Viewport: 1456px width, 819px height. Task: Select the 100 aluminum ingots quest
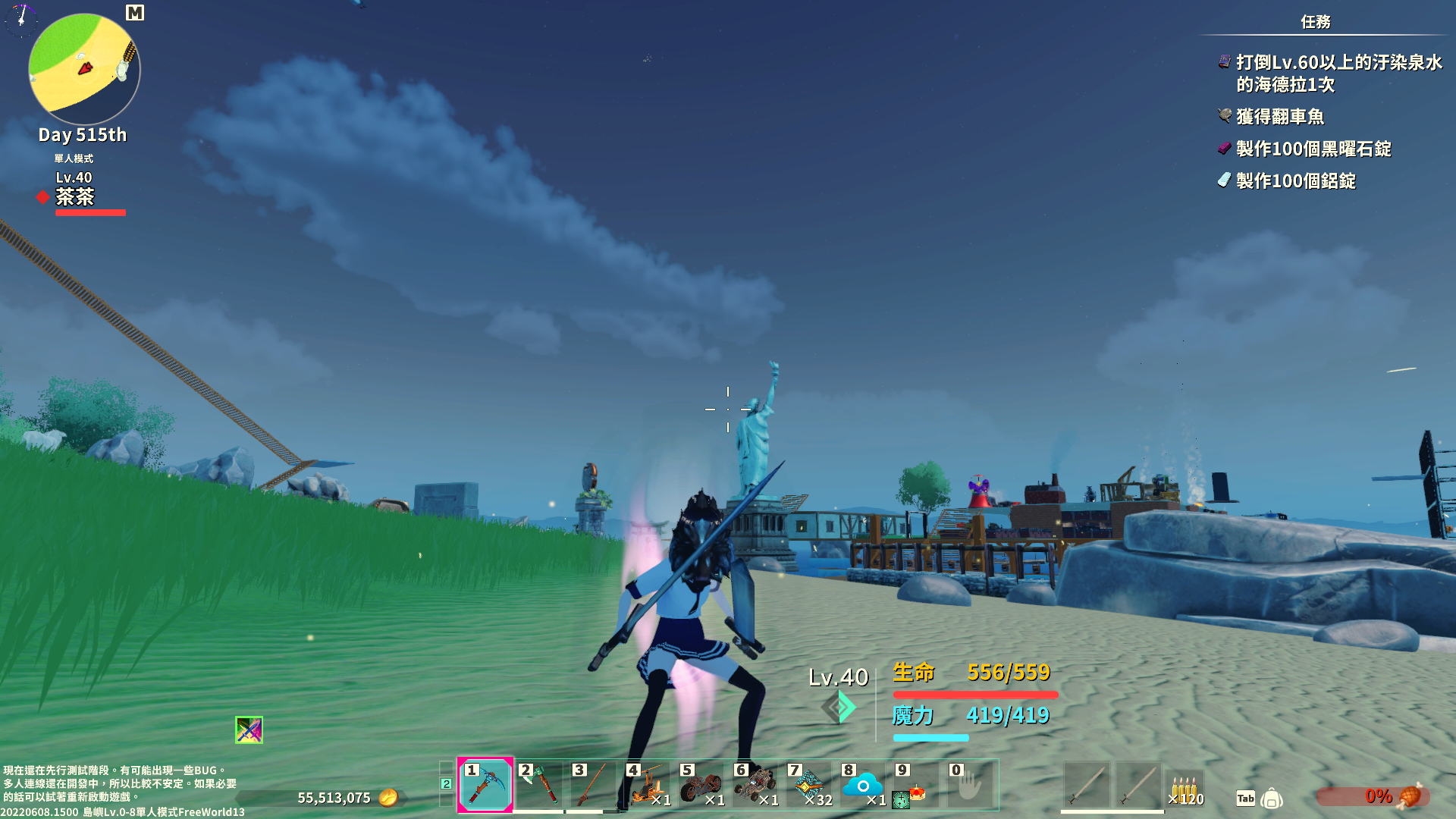tap(1295, 180)
